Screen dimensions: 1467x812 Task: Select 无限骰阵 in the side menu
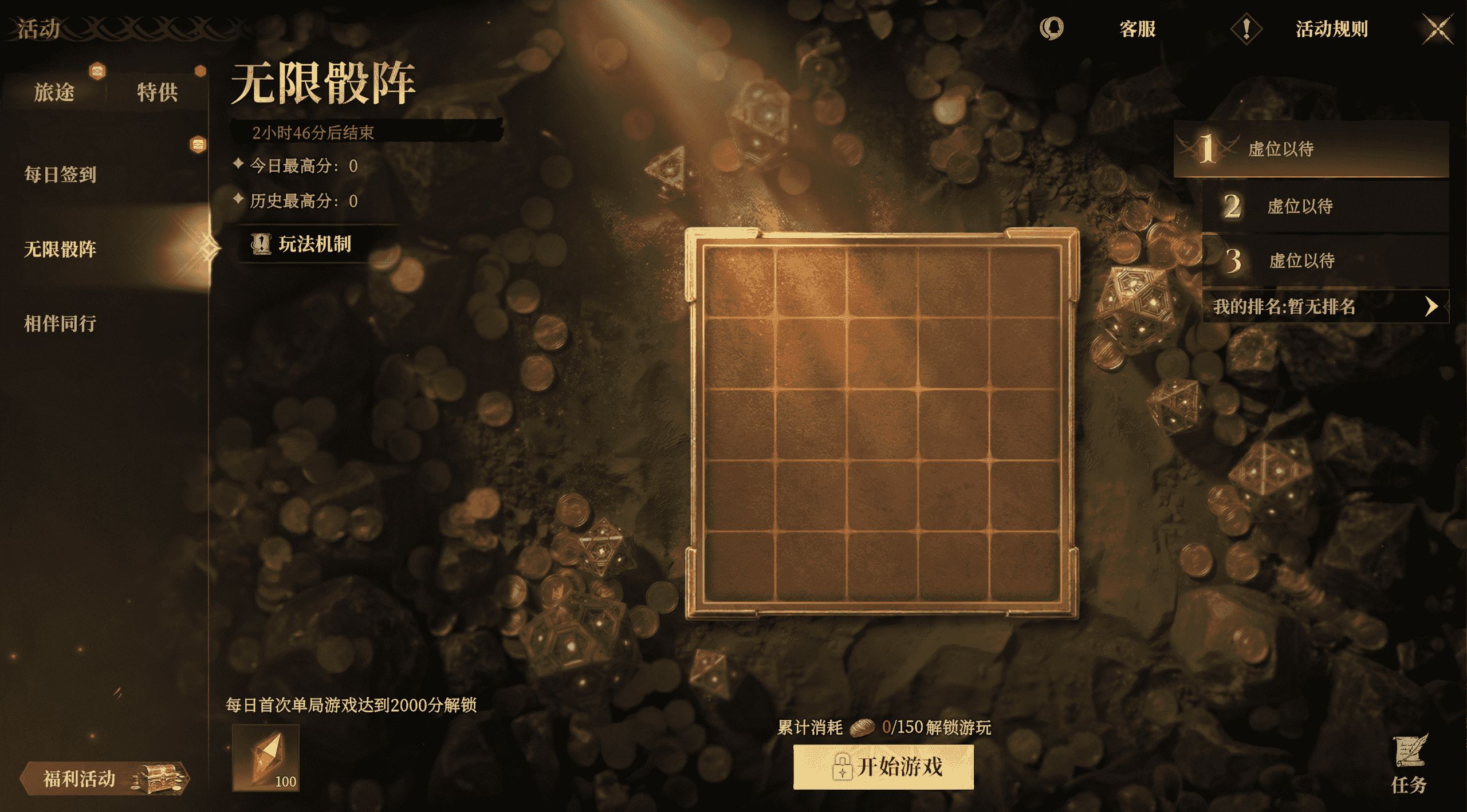point(60,249)
